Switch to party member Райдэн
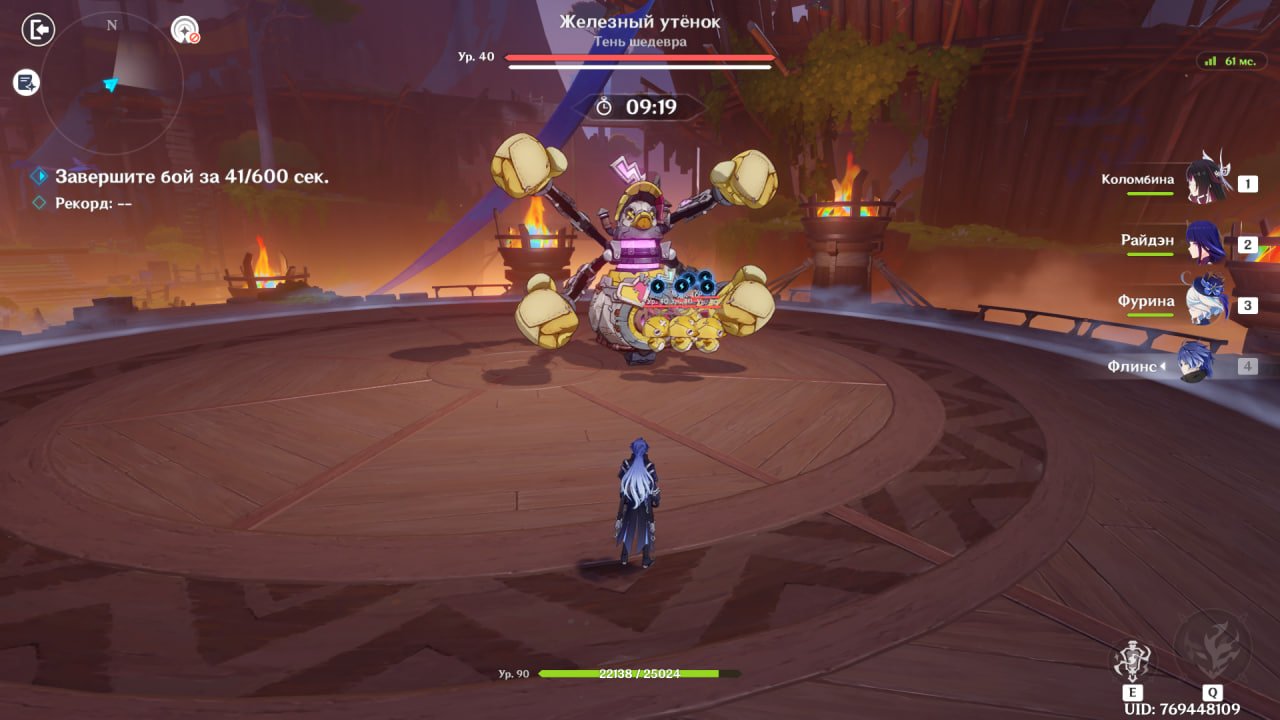 pos(1204,243)
